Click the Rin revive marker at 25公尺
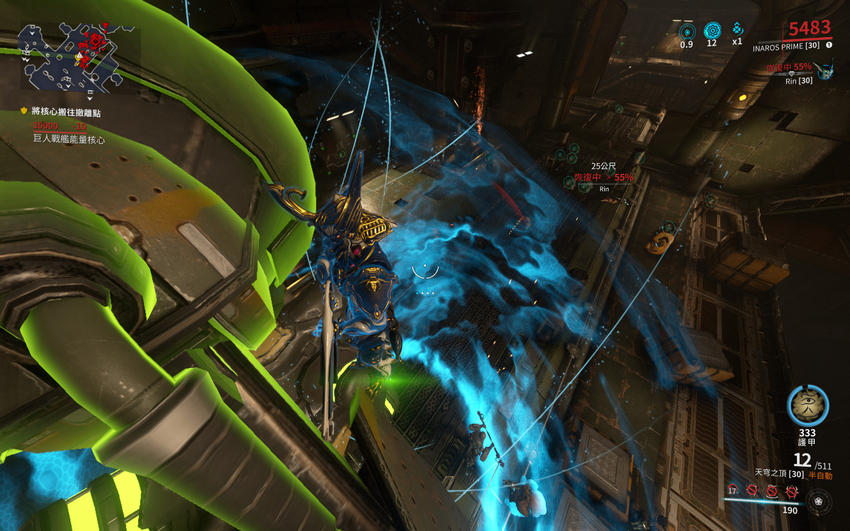850x531 pixels. point(604,177)
